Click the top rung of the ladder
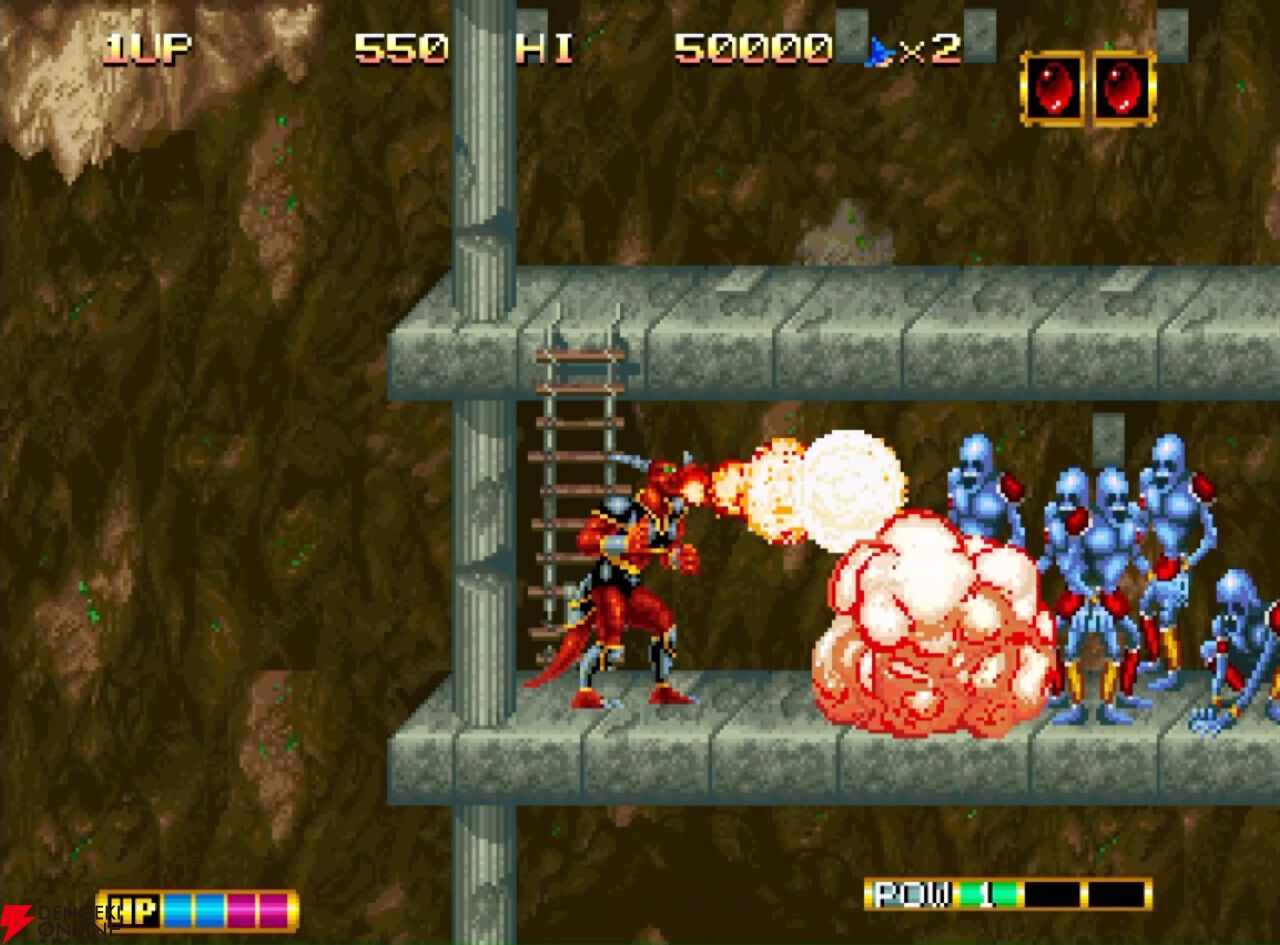This screenshot has width=1280, height=945. pyautogui.click(x=580, y=355)
